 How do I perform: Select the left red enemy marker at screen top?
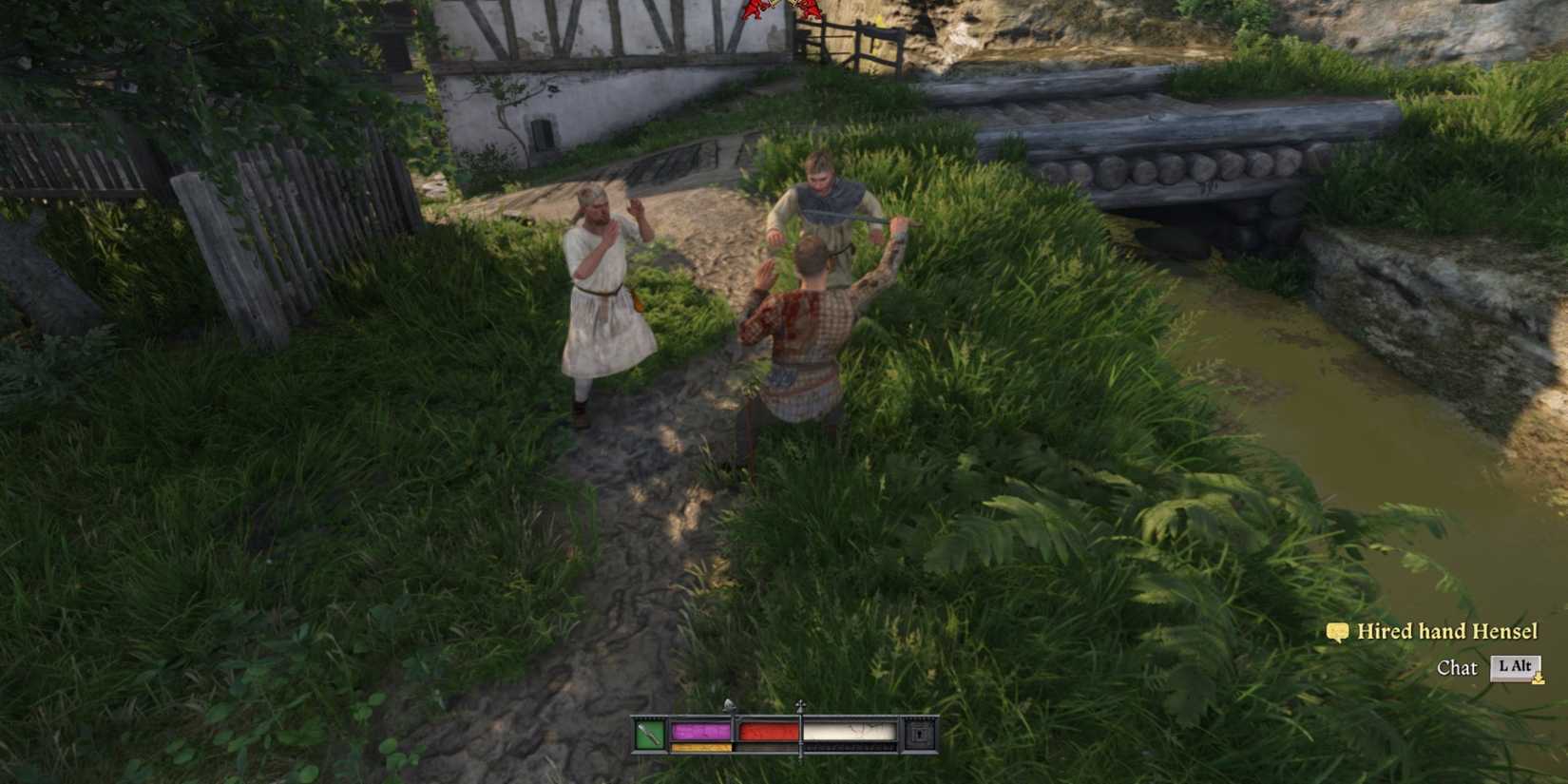pyautogui.click(x=756, y=7)
